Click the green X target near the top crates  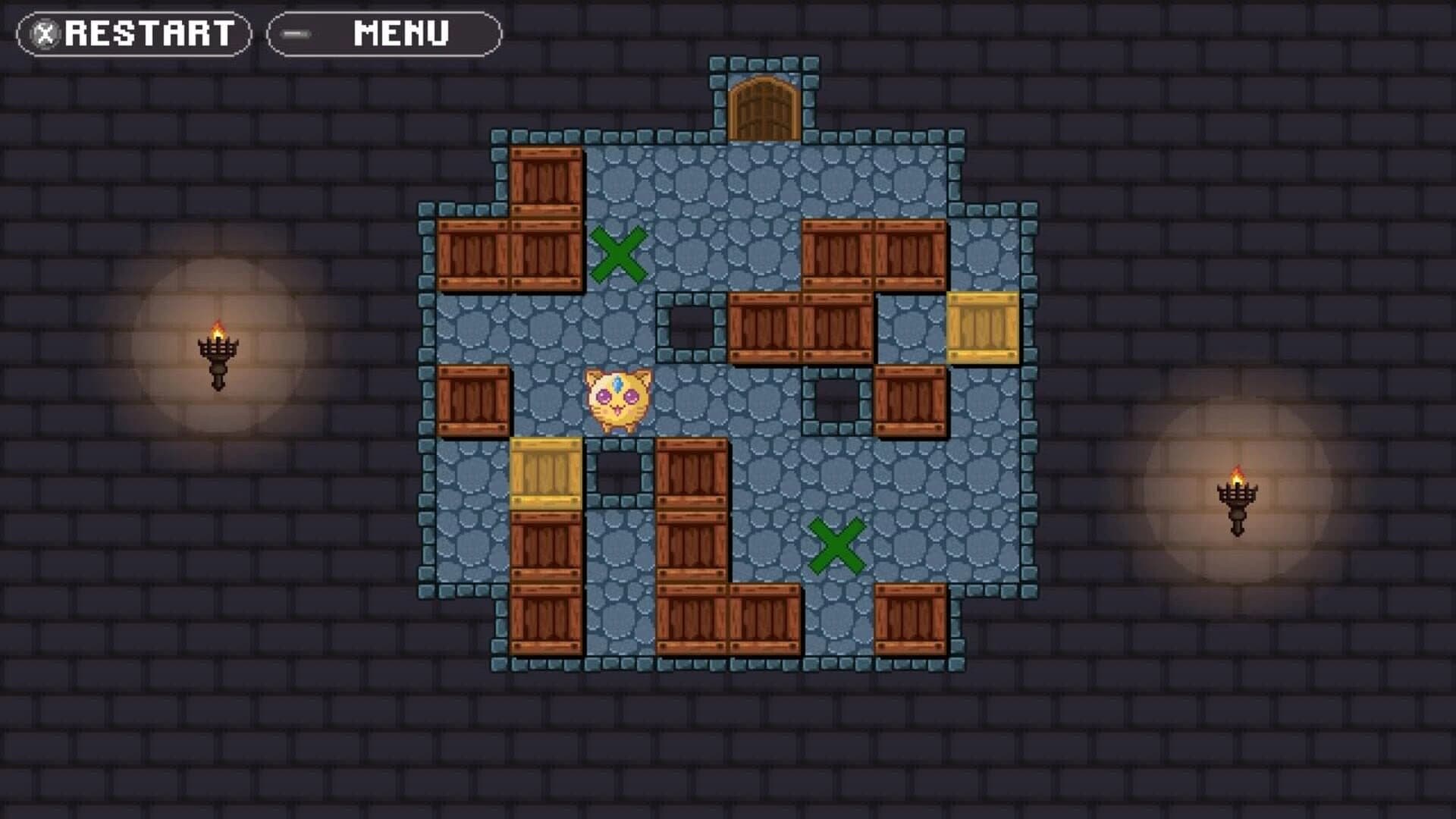(618, 254)
